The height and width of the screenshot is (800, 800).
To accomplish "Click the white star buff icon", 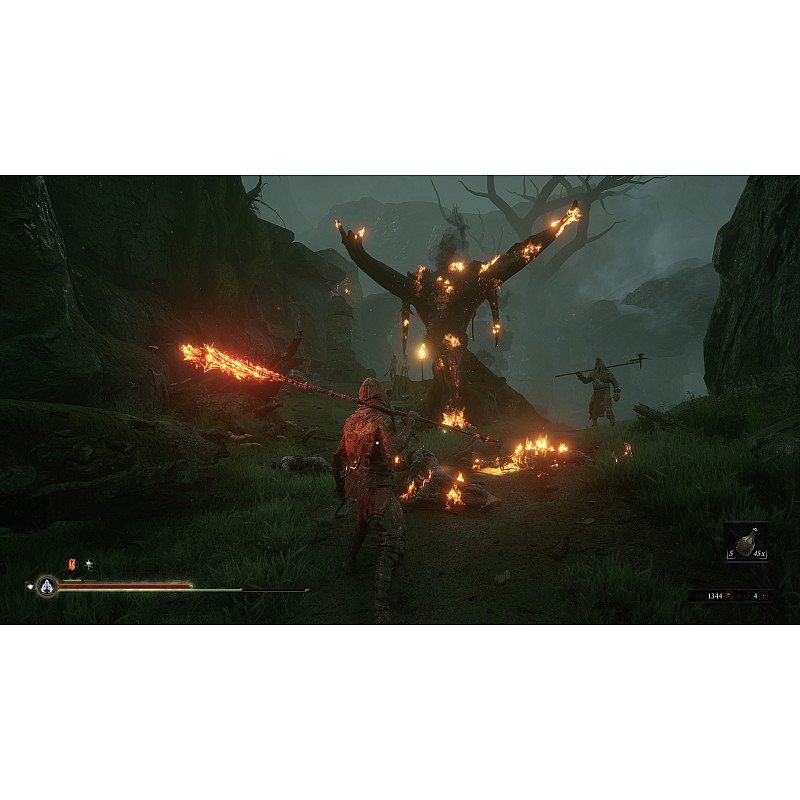I will pos(88,565).
